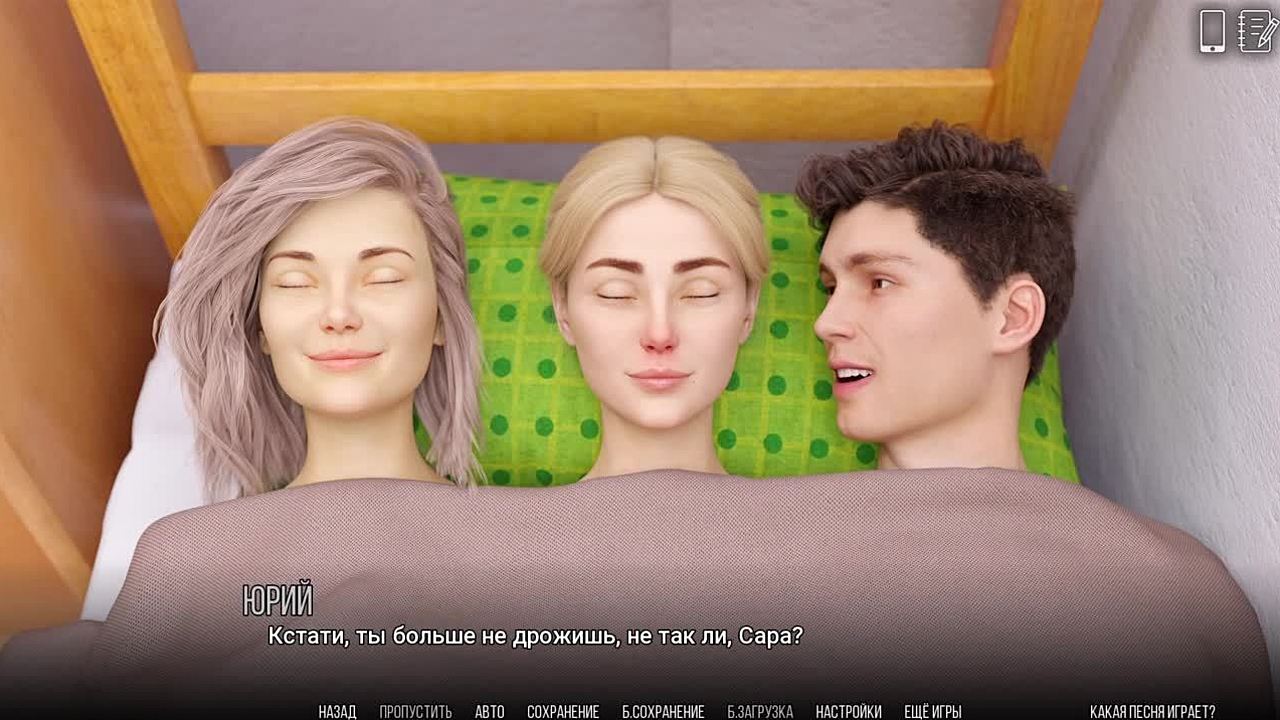Click КАКАЯ ПЕСНЯ ИГРАЕТ? music info
This screenshot has height=720, width=1280.
click(1152, 712)
